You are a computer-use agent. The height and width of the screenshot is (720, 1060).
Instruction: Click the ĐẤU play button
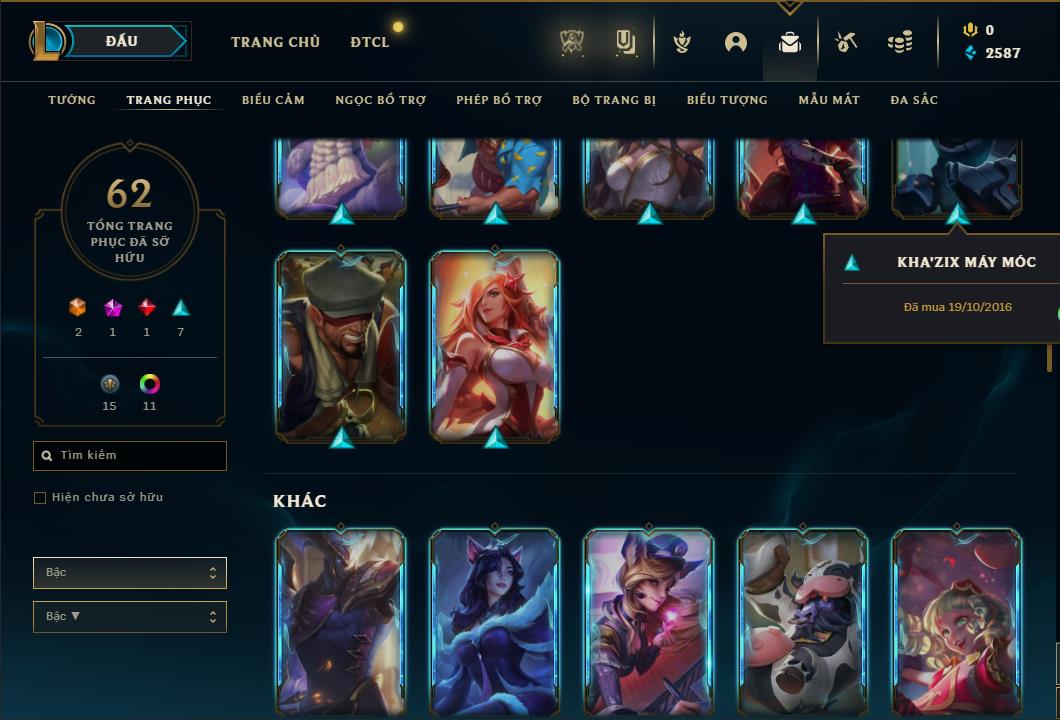[122, 41]
